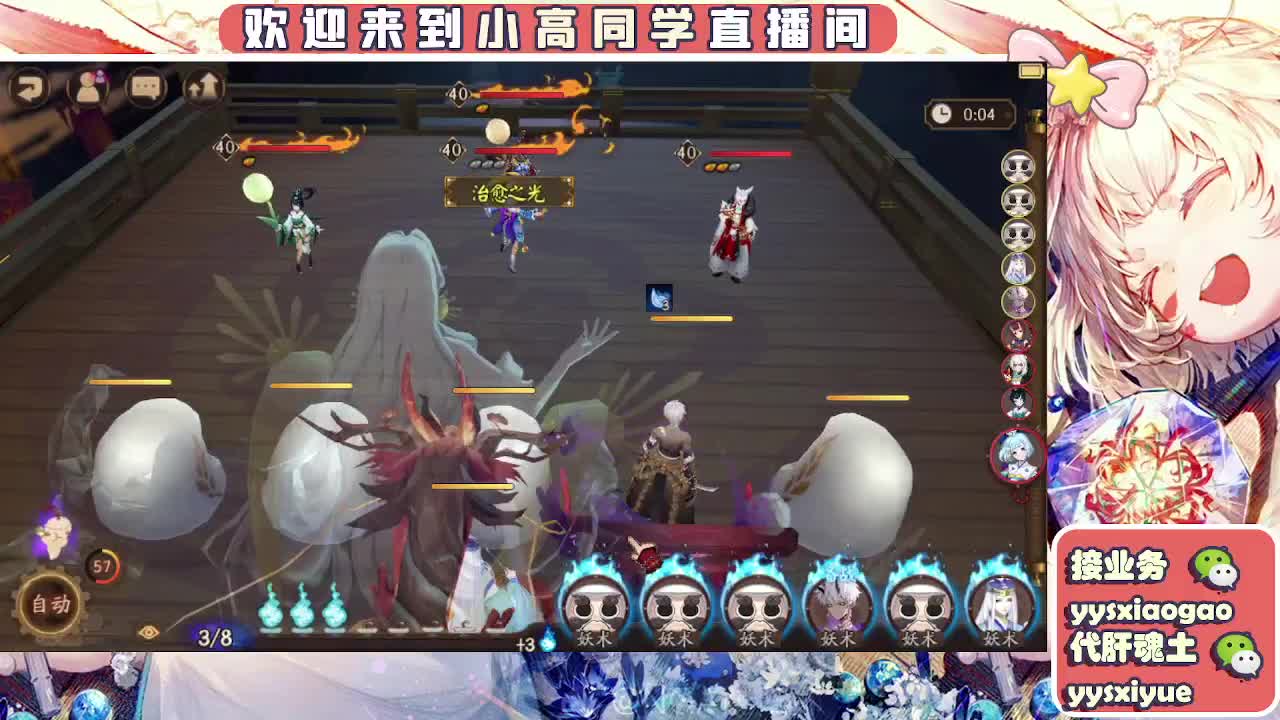Click the battle timer showing 0:04
This screenshot has height=720, width=1280.
click(969, 116)
